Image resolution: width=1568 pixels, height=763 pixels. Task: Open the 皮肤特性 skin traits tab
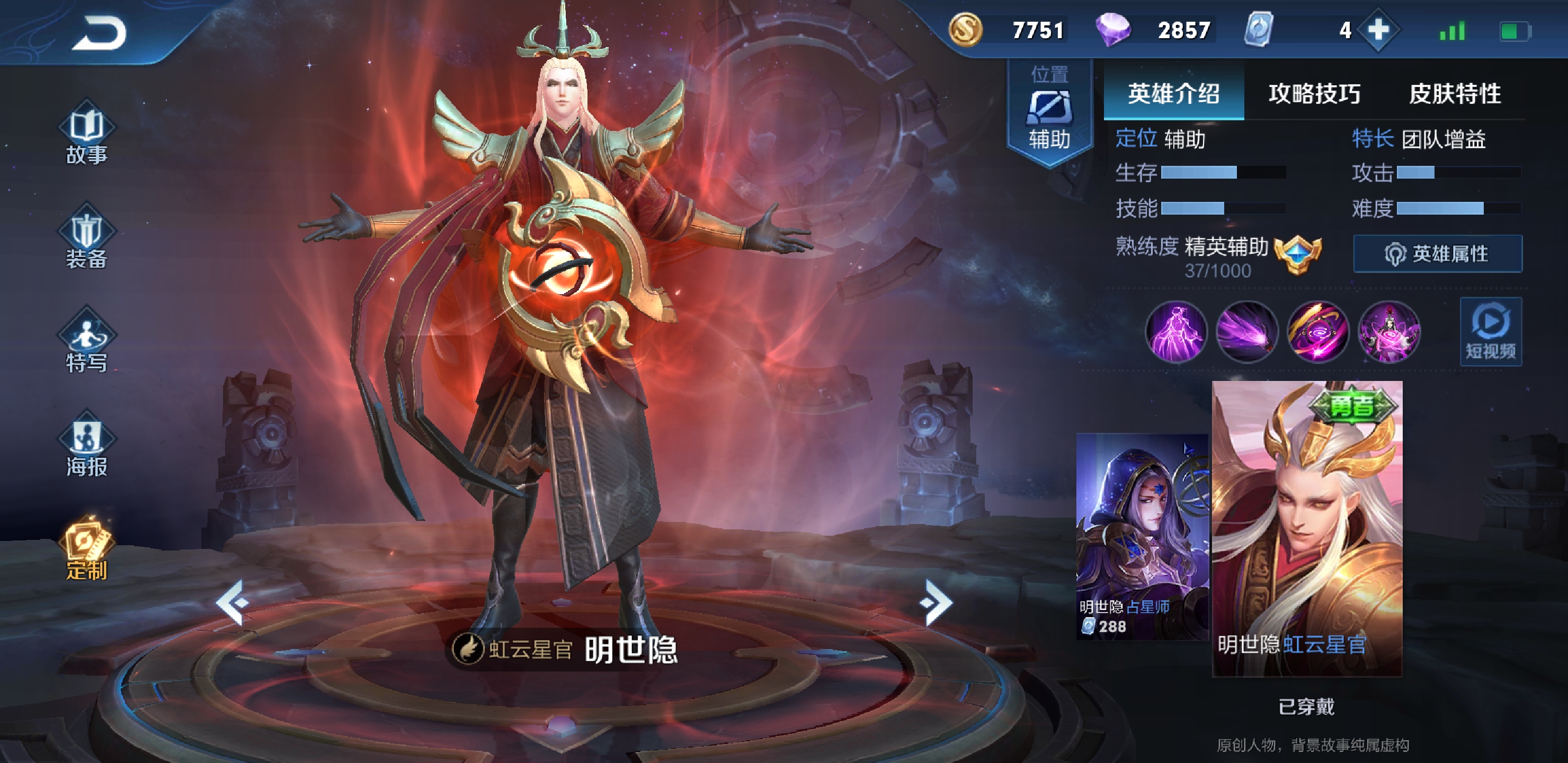(x=1457, y=94)
